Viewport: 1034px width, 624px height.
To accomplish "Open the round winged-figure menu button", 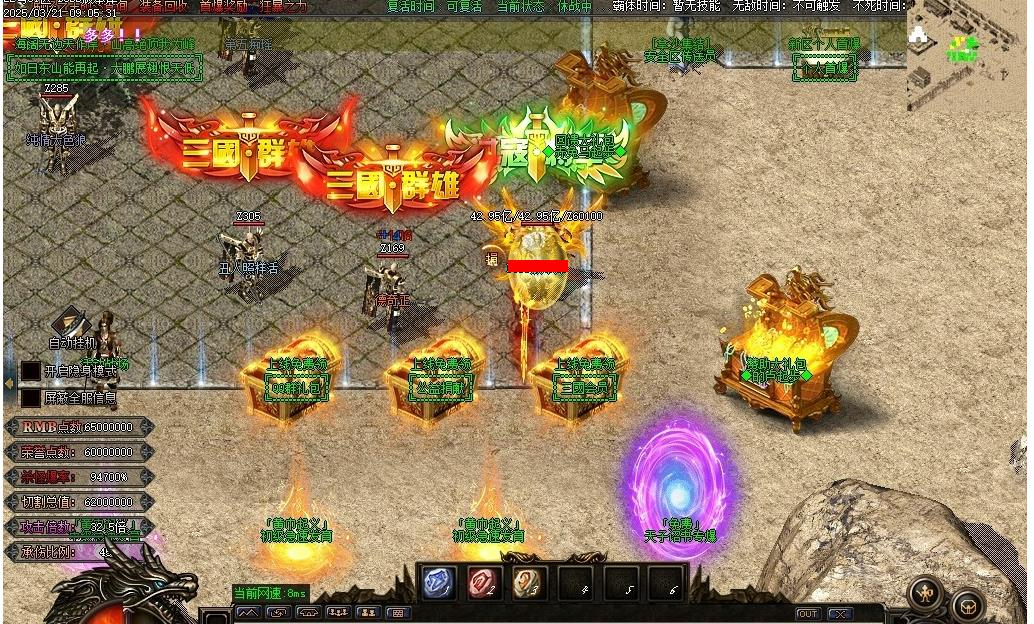I will coord(927,594).
